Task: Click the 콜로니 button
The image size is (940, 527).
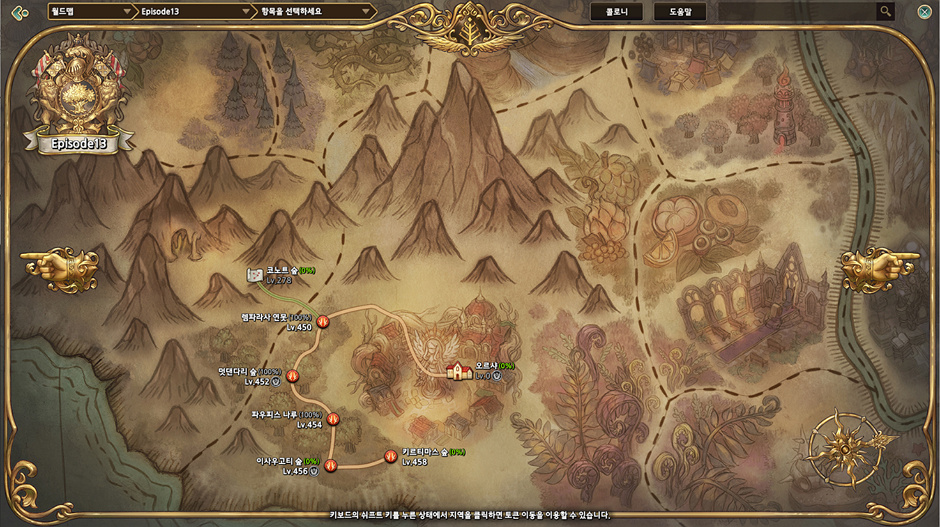Action: [616, 12]
